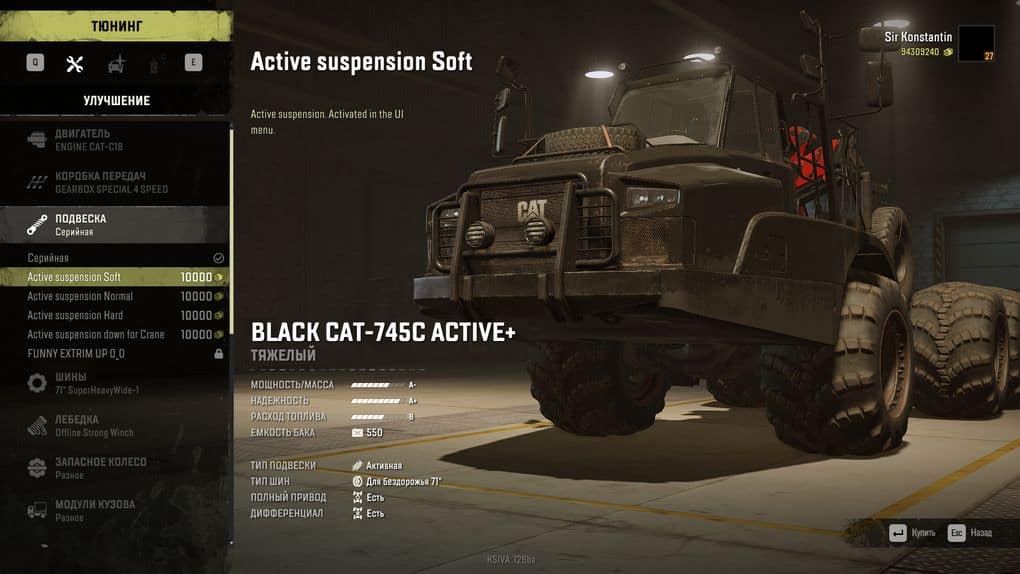Switch to the wrench upgrades tab

click(x=74, y=63)
